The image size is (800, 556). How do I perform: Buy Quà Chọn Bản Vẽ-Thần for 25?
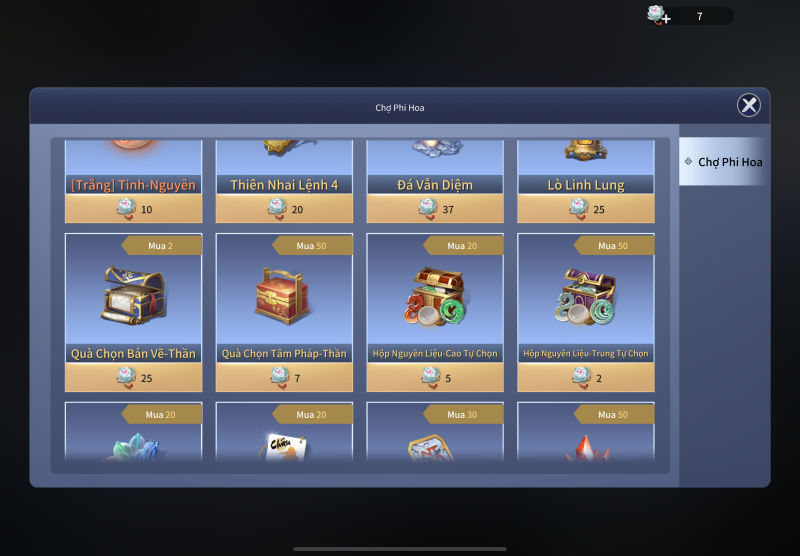coord(133,377)
